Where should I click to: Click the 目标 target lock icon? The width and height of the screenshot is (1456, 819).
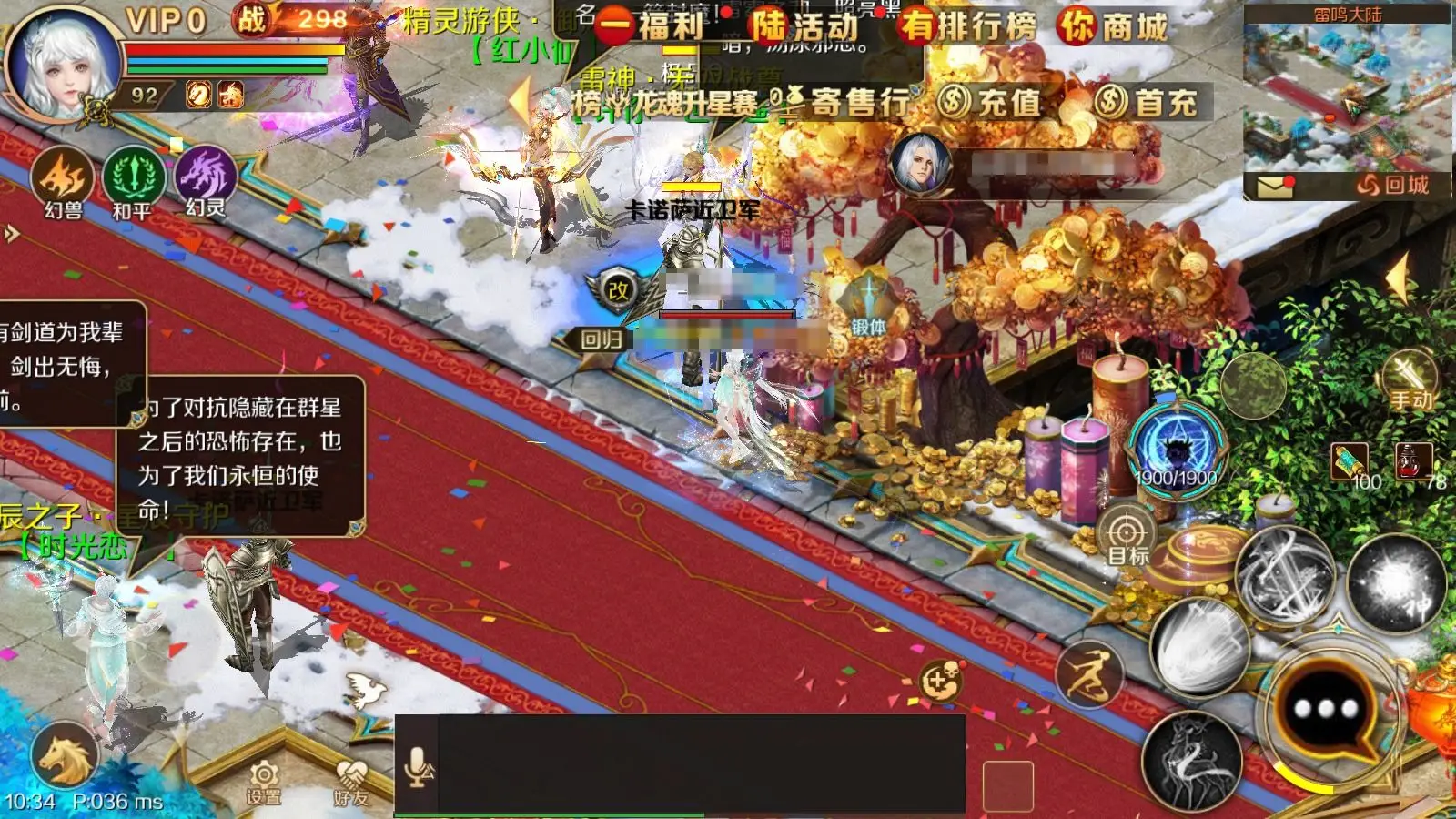[x=1128, y=535]
